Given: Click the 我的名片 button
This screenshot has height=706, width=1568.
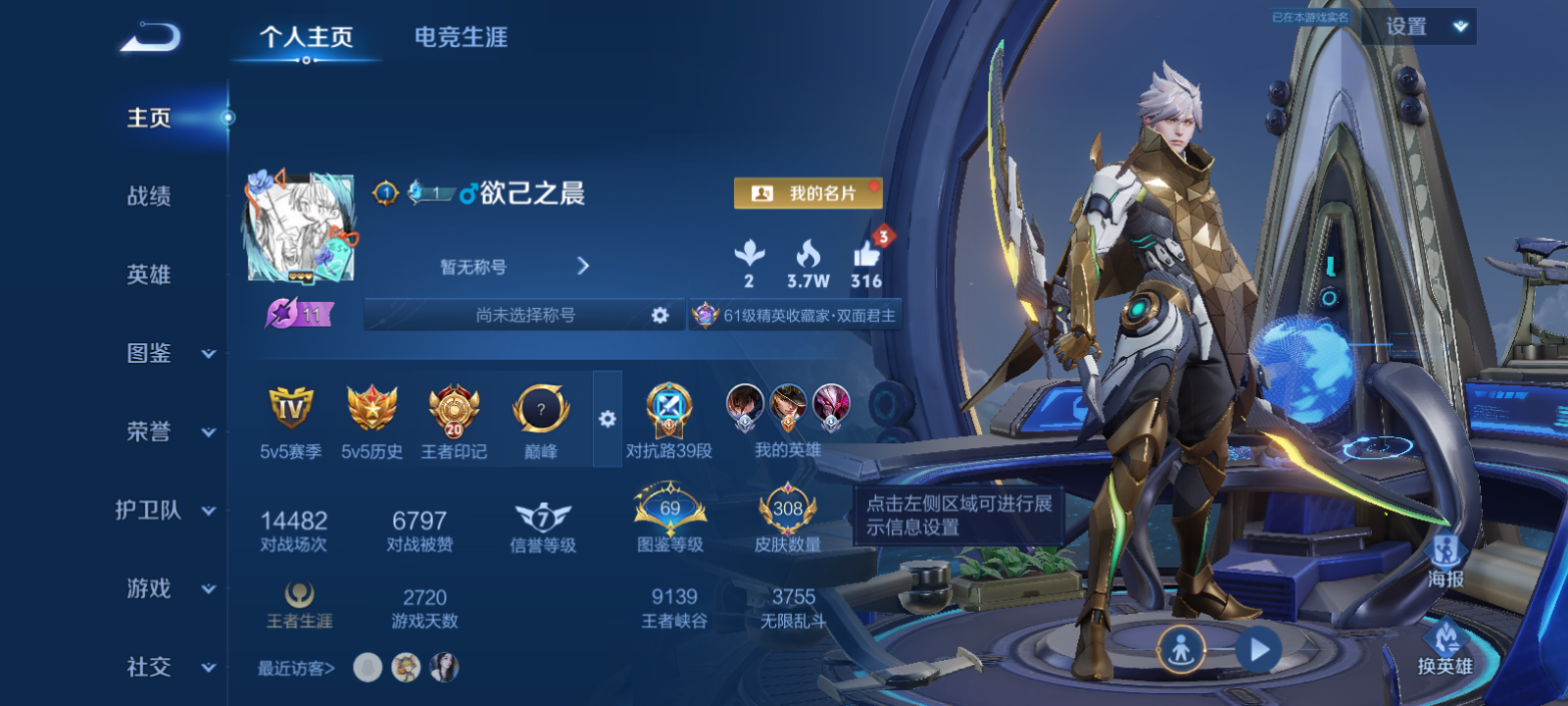Looking at the screenshot, I should tap(808, 193).
